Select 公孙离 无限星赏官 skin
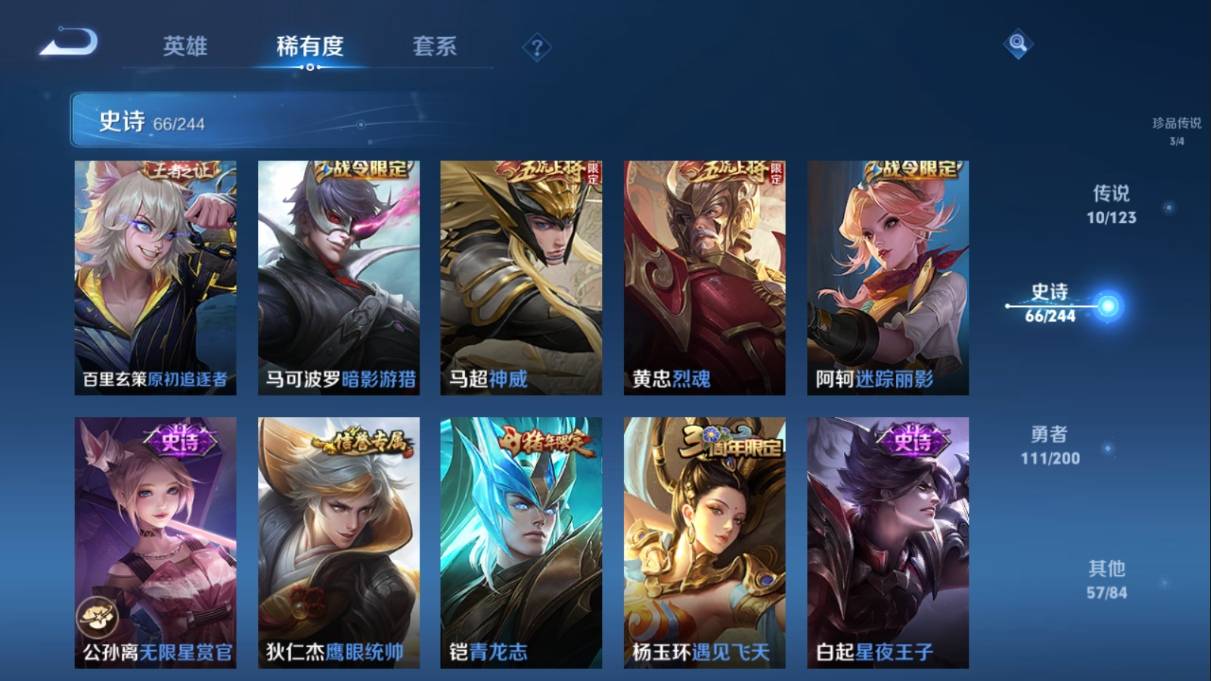Viewport: 1211px width, 681px height. click(x=155, y=542)
